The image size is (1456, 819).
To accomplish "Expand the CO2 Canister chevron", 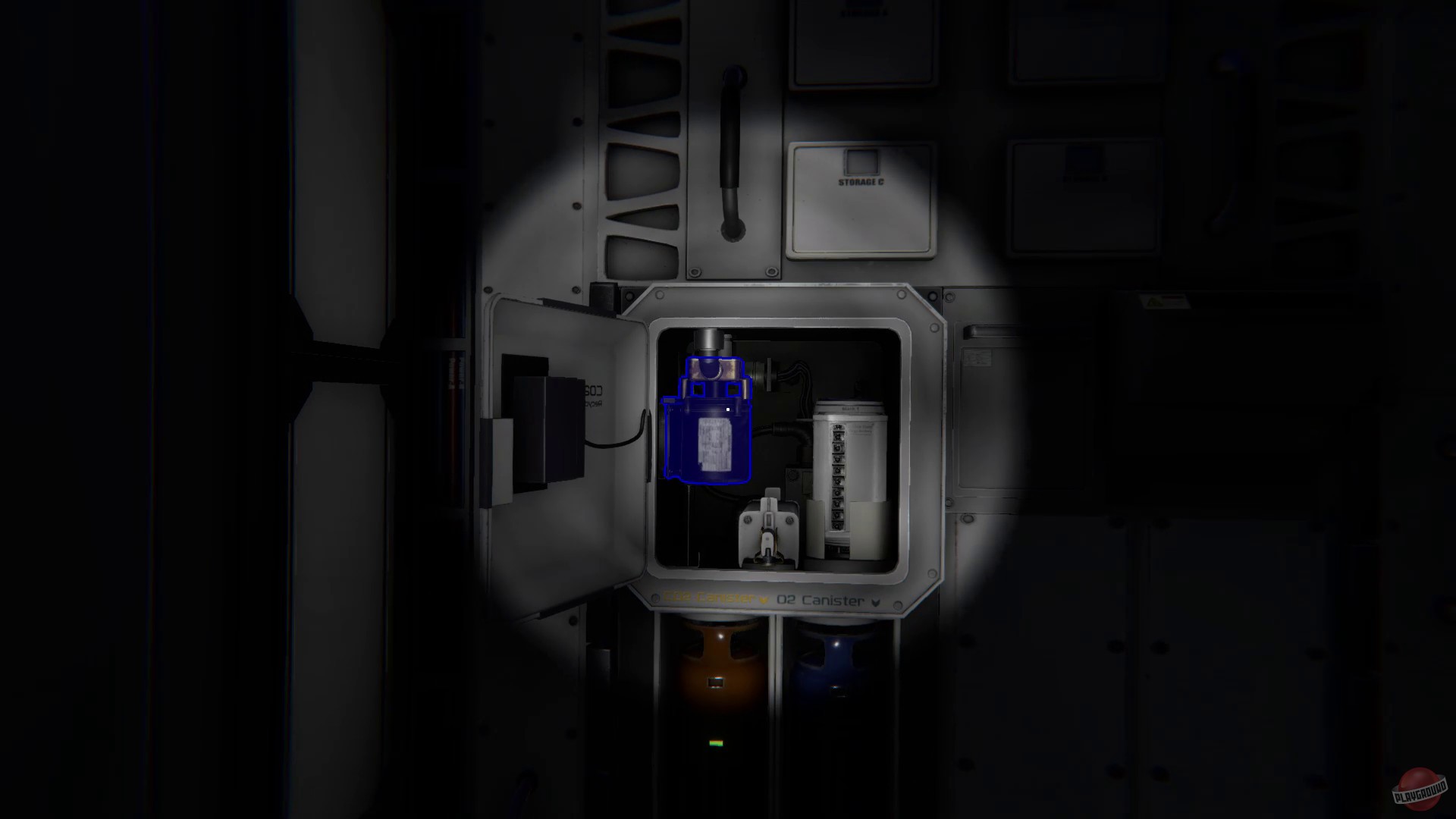I will (762, 599).
